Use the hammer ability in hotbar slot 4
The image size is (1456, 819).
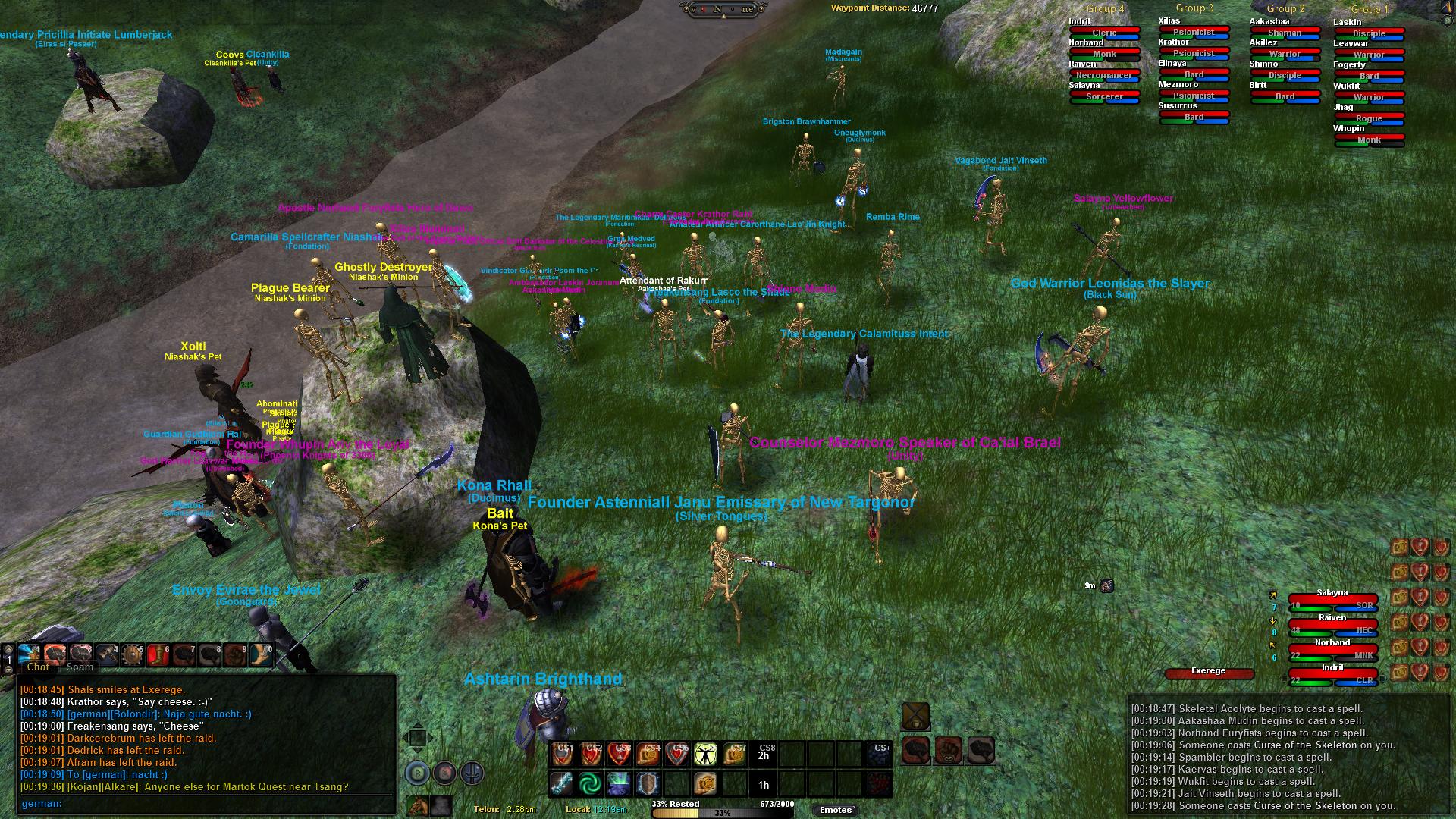click(x=106, y=654)
